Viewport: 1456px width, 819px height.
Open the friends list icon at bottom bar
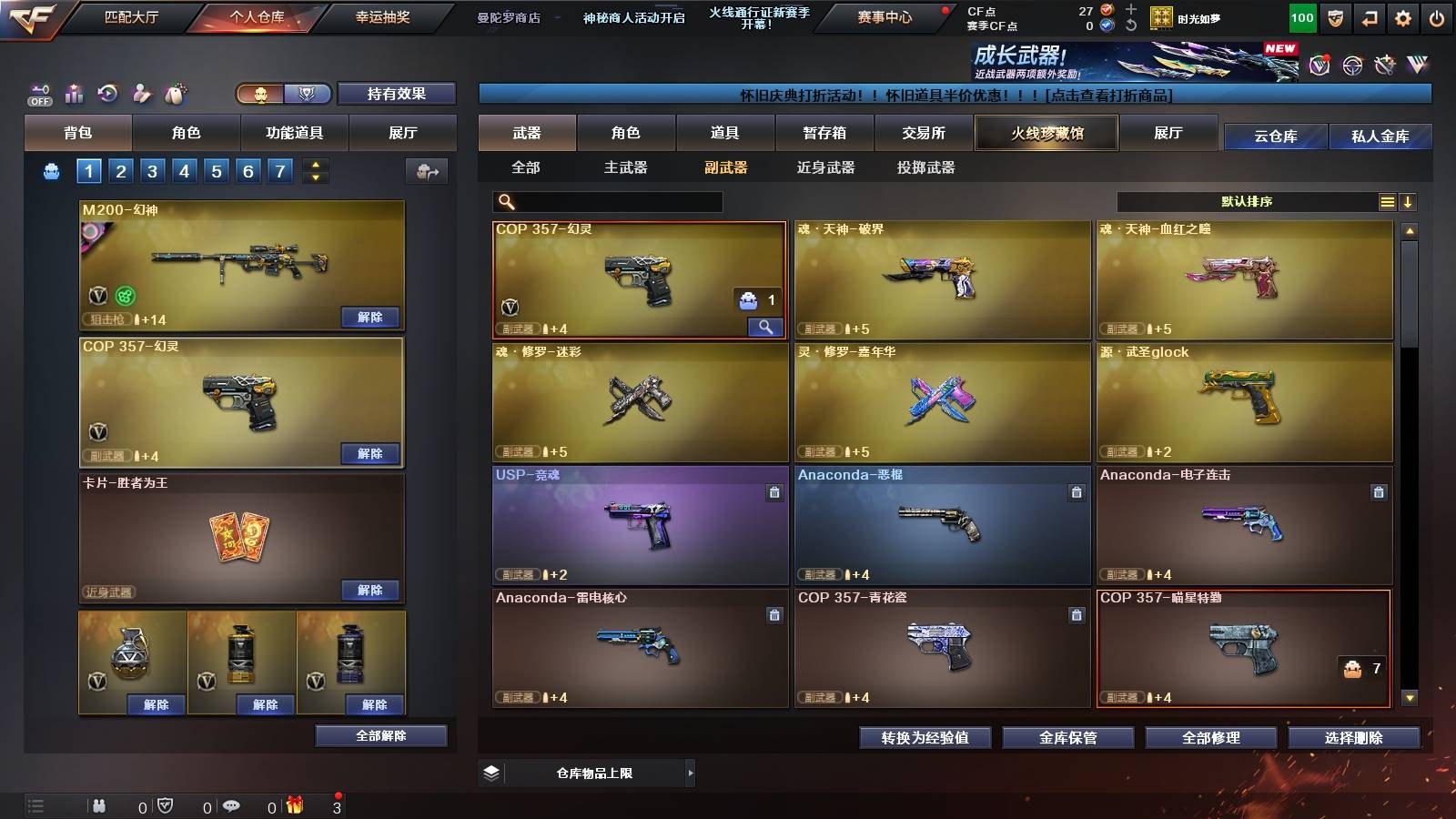click(x=98, y=806)
